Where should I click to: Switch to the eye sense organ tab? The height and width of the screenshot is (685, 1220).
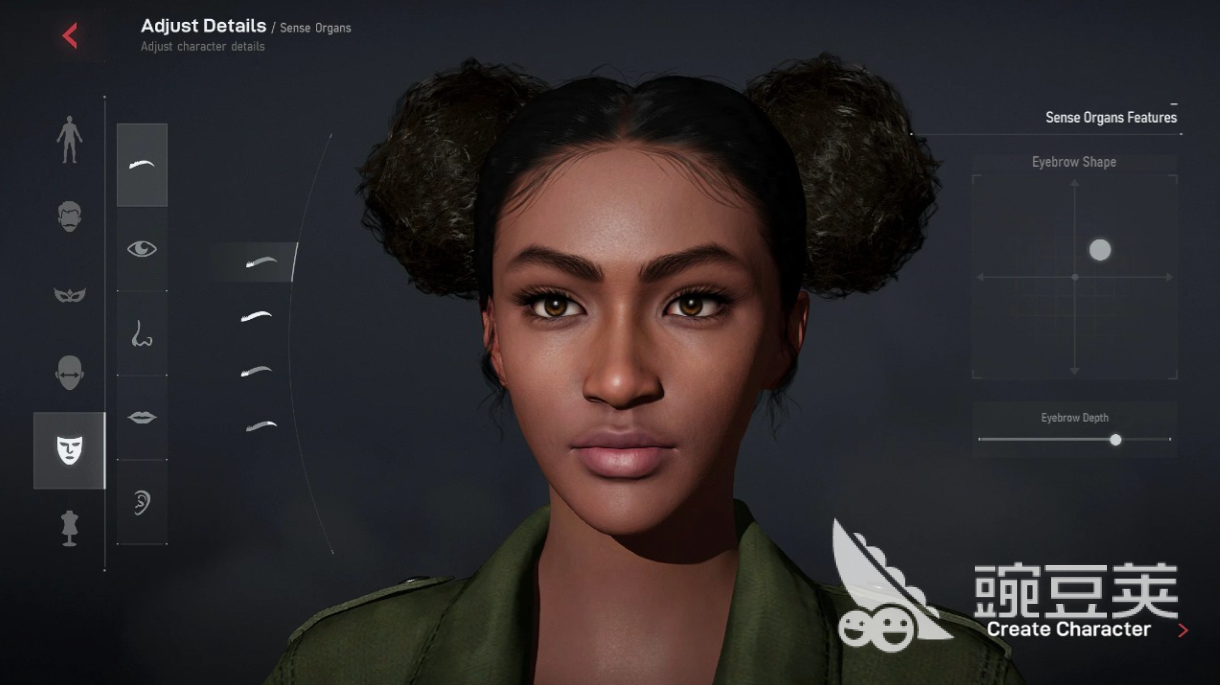[x=142, y=249]
